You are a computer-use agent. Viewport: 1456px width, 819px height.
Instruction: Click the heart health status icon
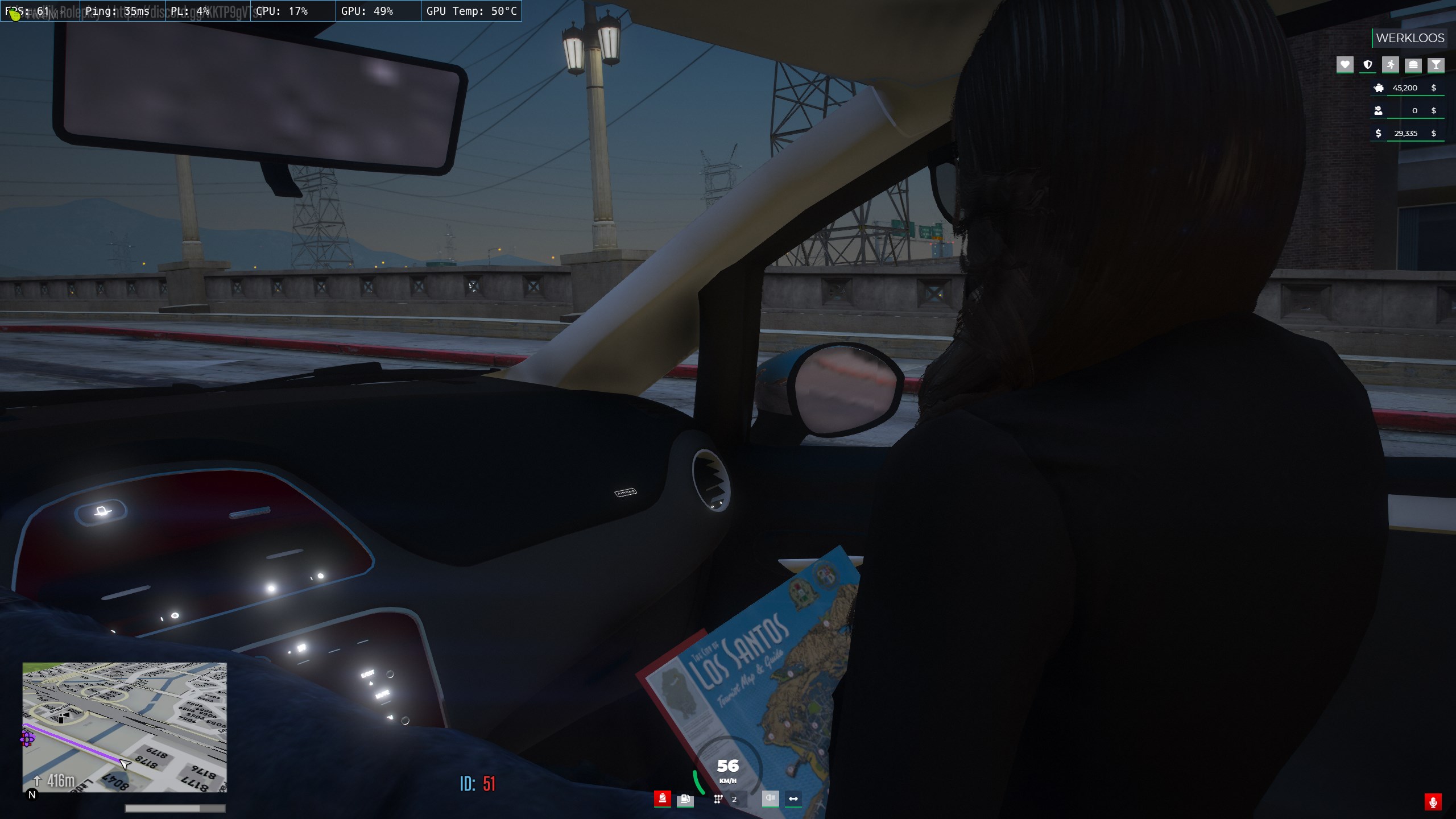[x=1345, y=65]
